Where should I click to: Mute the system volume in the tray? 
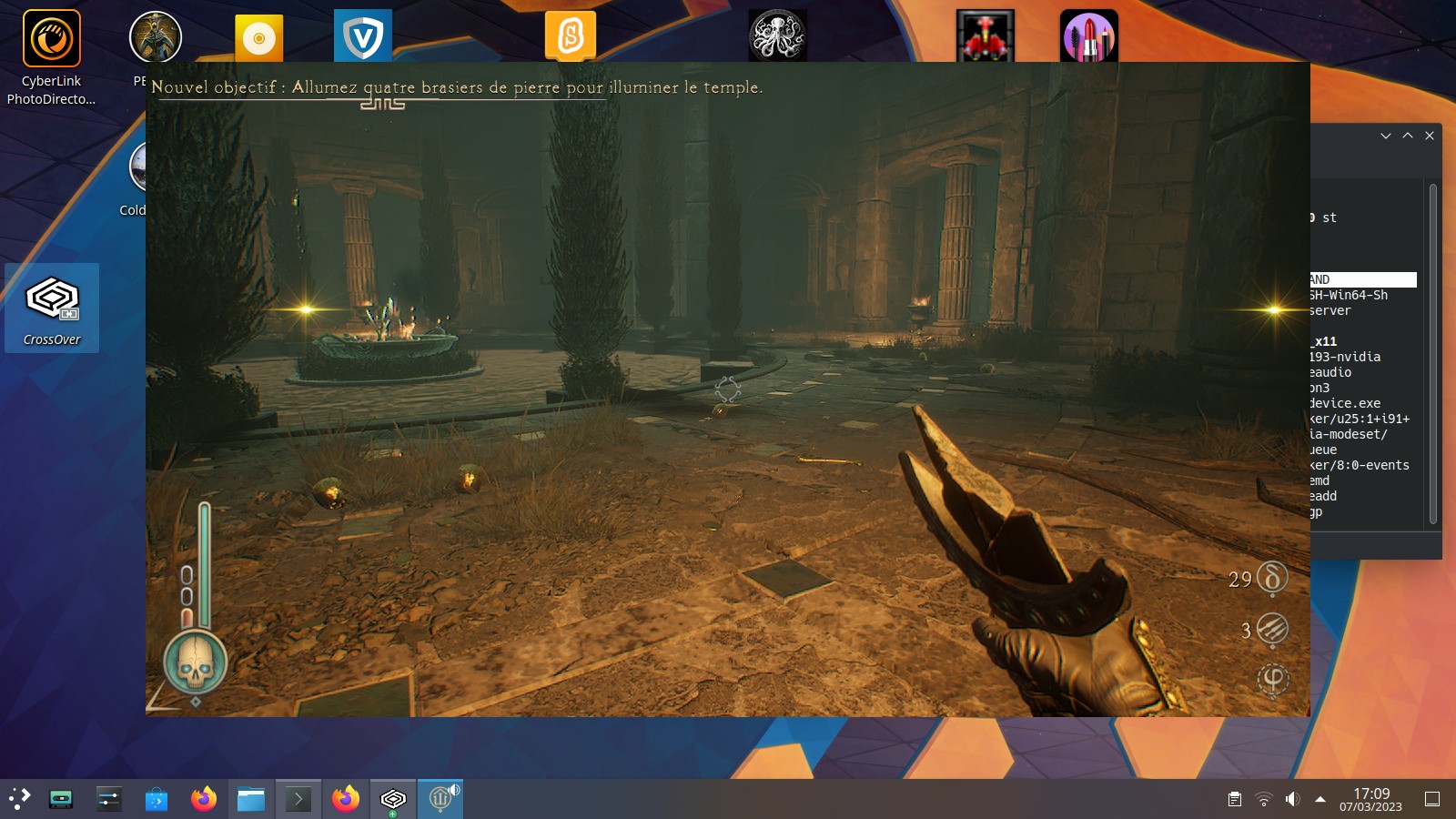[1292, 800]
